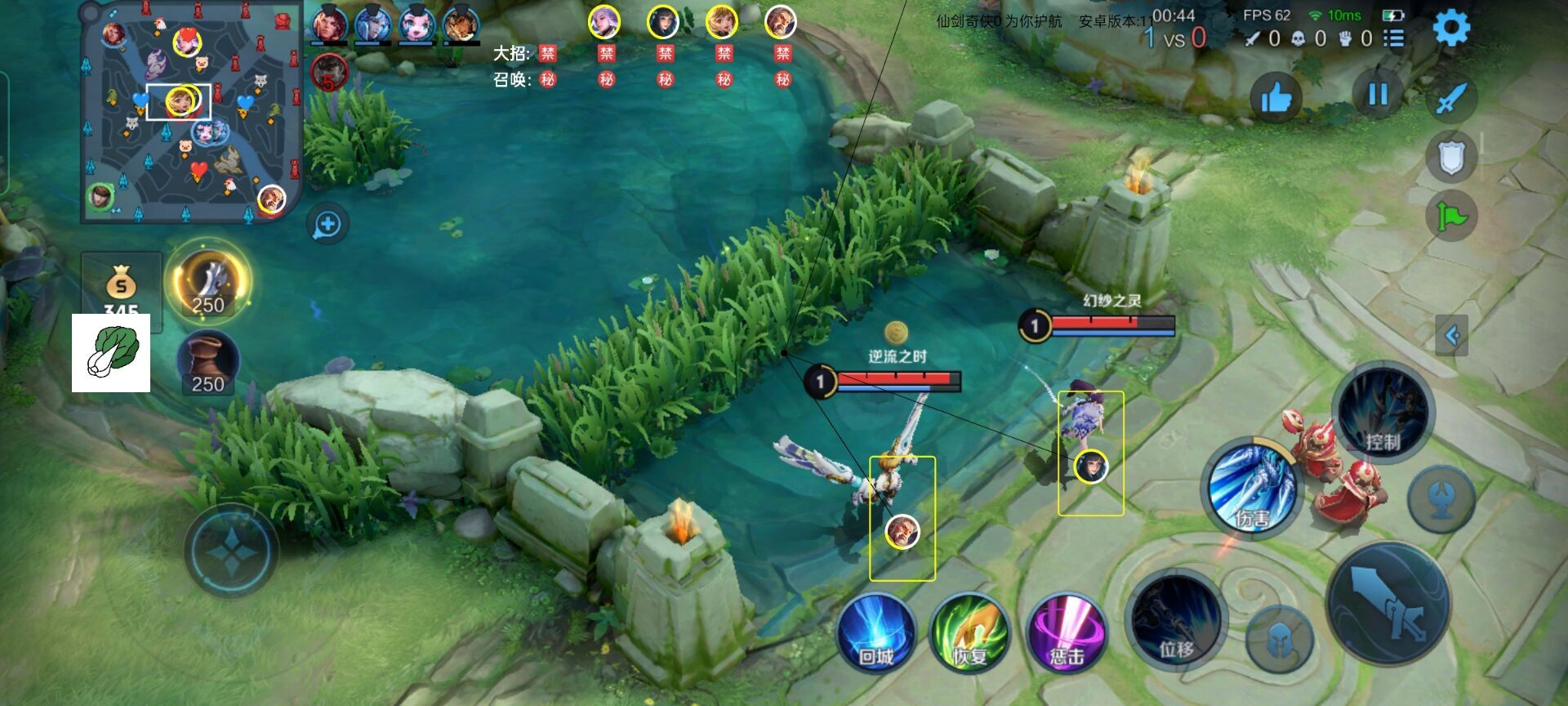This screenshot has height=706, width=1568.
Task: Open the settings gear menu
Action: point(1451,29)
